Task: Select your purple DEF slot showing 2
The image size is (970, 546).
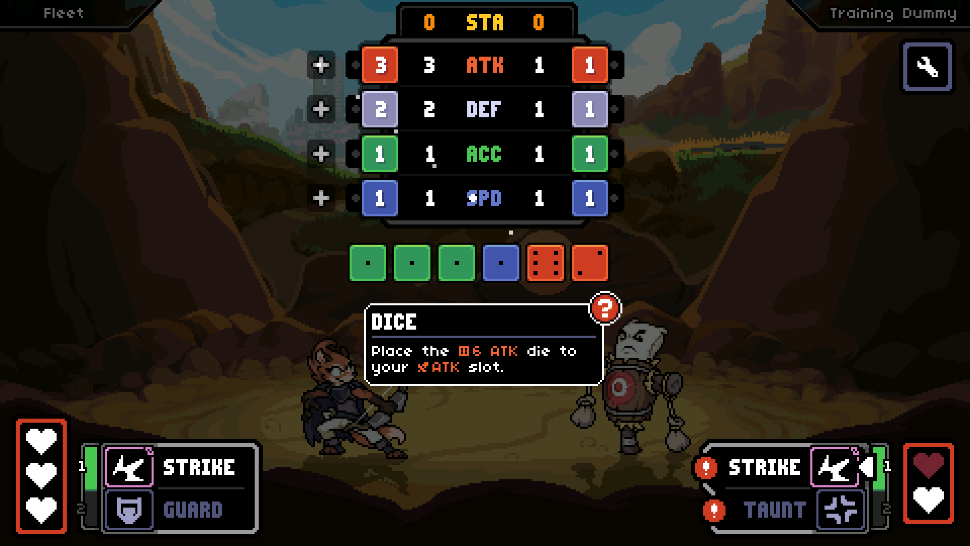Action: click(x=380, y=110)
